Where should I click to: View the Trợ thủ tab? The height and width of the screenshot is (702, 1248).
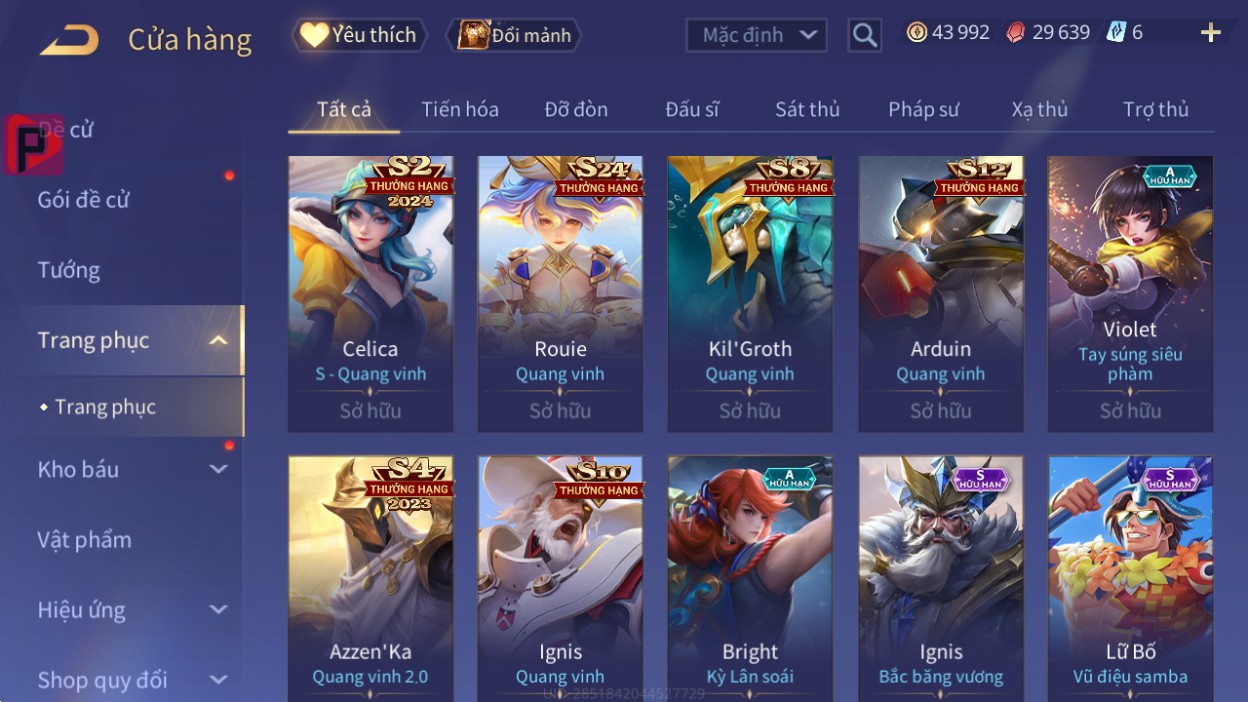[1155, 109]
